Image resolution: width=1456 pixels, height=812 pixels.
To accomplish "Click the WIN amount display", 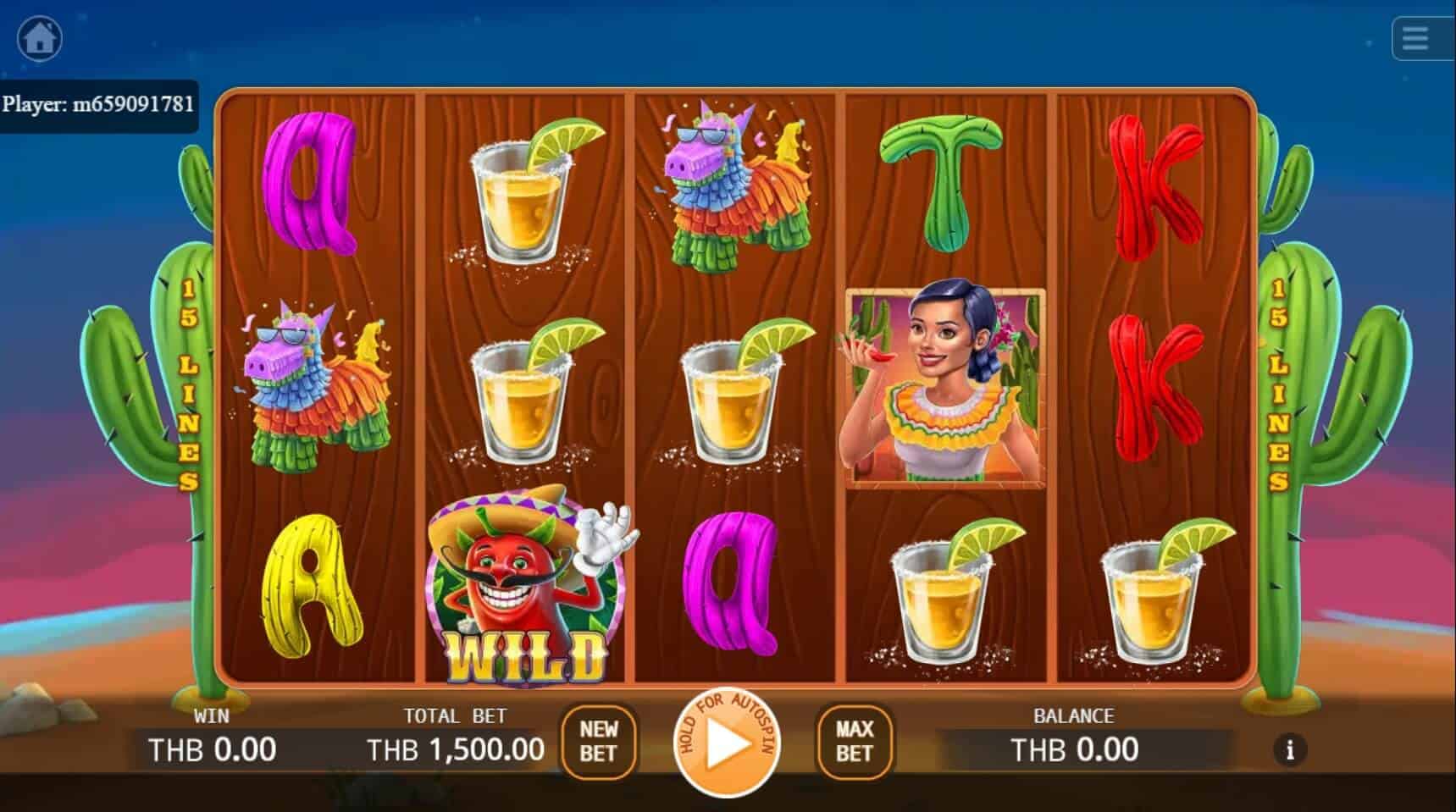I will coord(212,748).
